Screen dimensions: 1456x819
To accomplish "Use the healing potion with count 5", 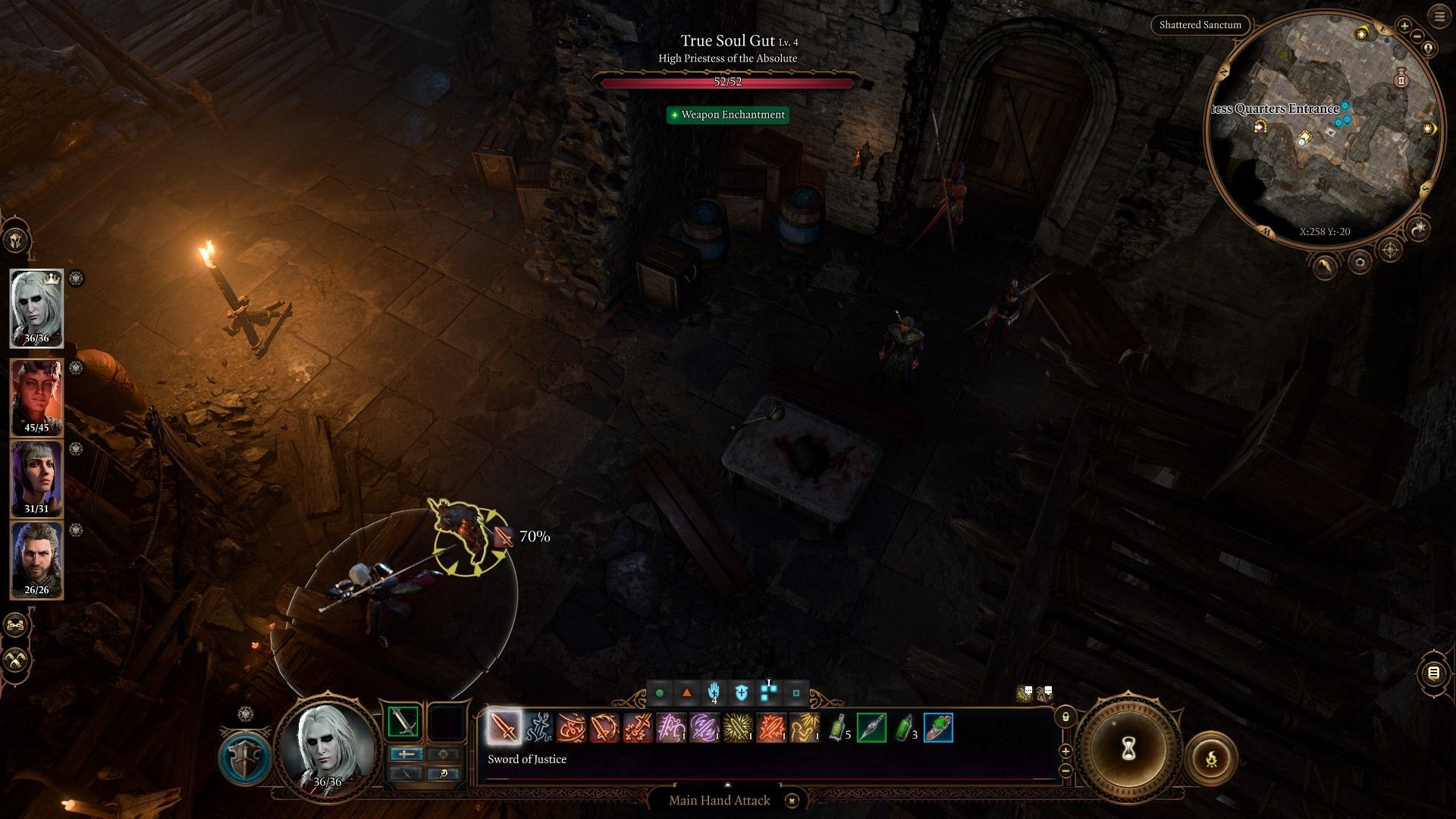I will [838, 728].
